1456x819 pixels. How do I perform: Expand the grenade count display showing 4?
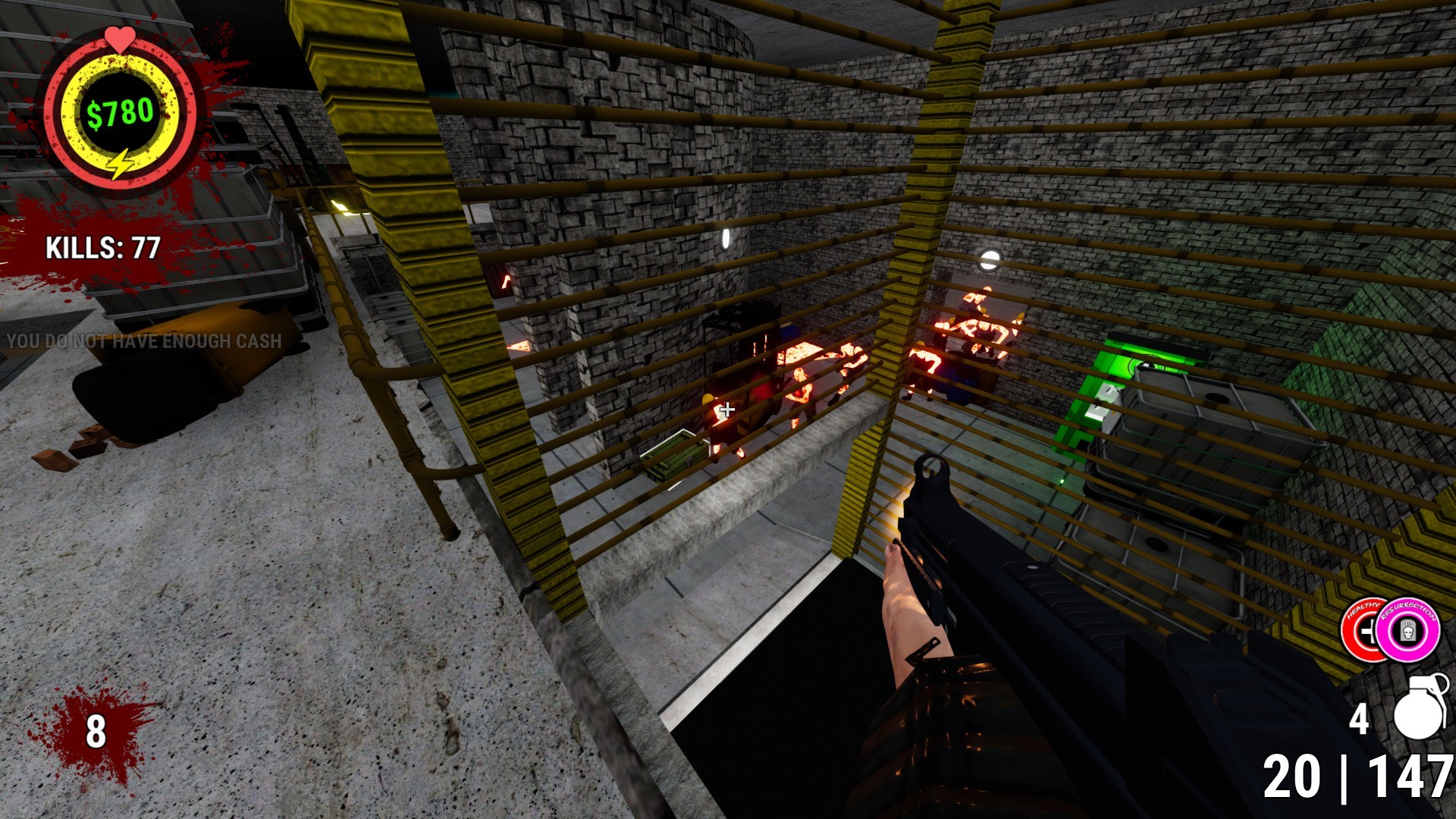coord(1361,716)
